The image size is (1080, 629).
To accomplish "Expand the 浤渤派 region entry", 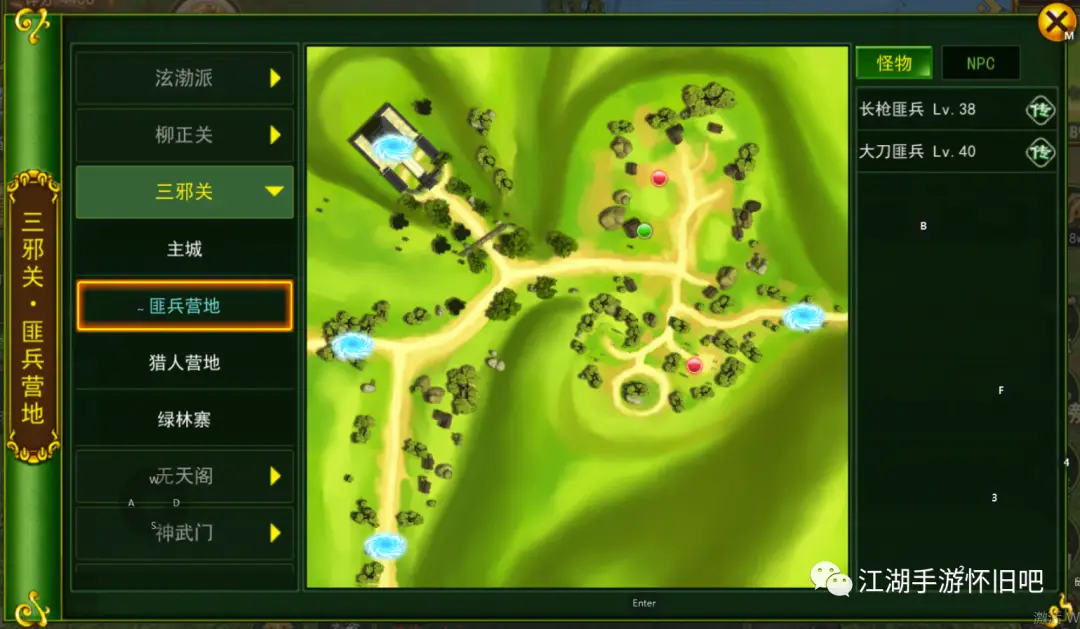I will 184,78.
